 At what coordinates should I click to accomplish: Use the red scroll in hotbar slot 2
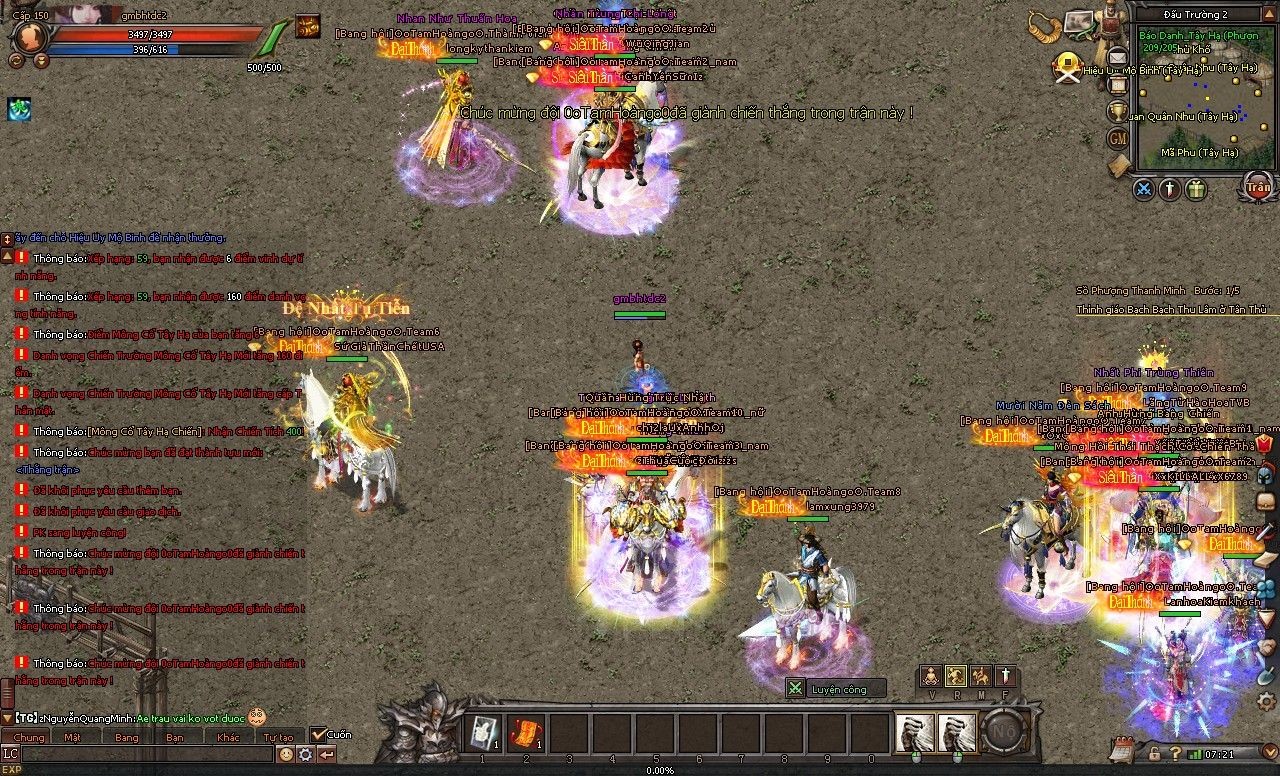(525, 733)
